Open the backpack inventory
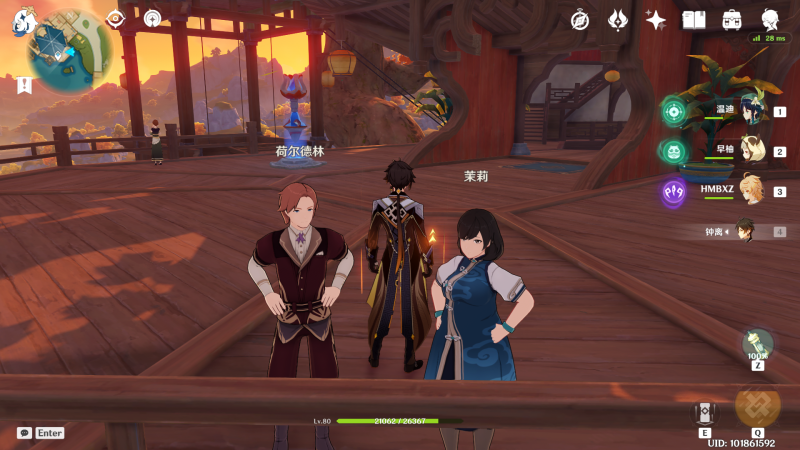Image resolution: width=800 pixels, height=450 pixels. (732, 19)
